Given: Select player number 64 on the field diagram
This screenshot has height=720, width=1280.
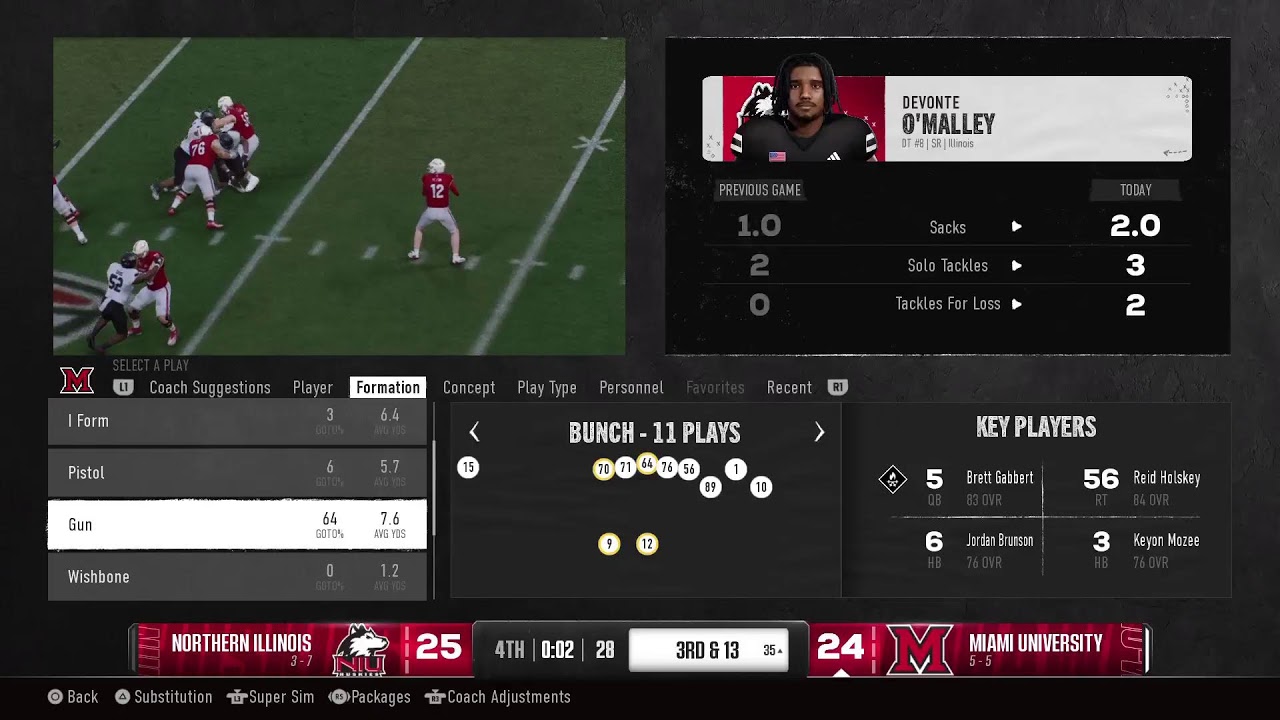Looking at the screenshot, I should click(x=647, y=464).
